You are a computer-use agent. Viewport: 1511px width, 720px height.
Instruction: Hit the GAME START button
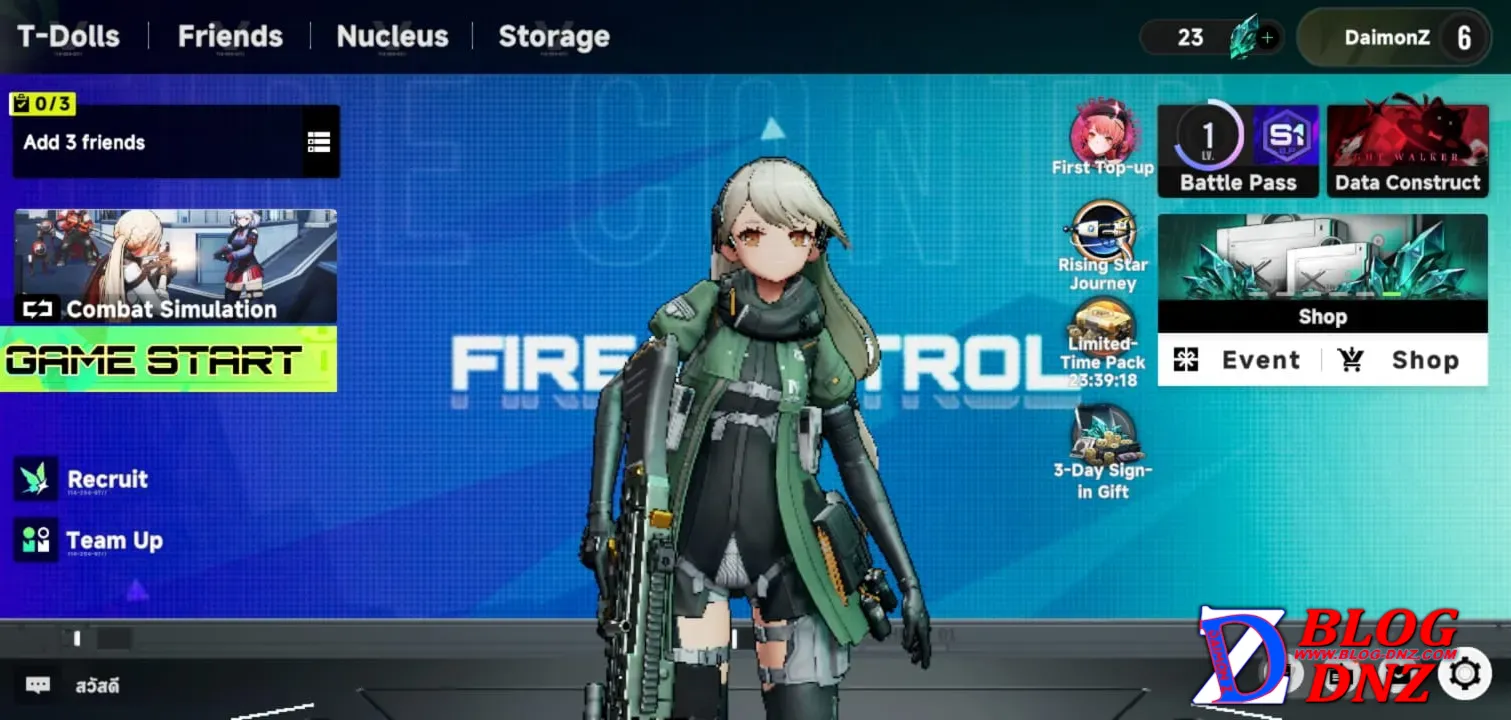168,359
